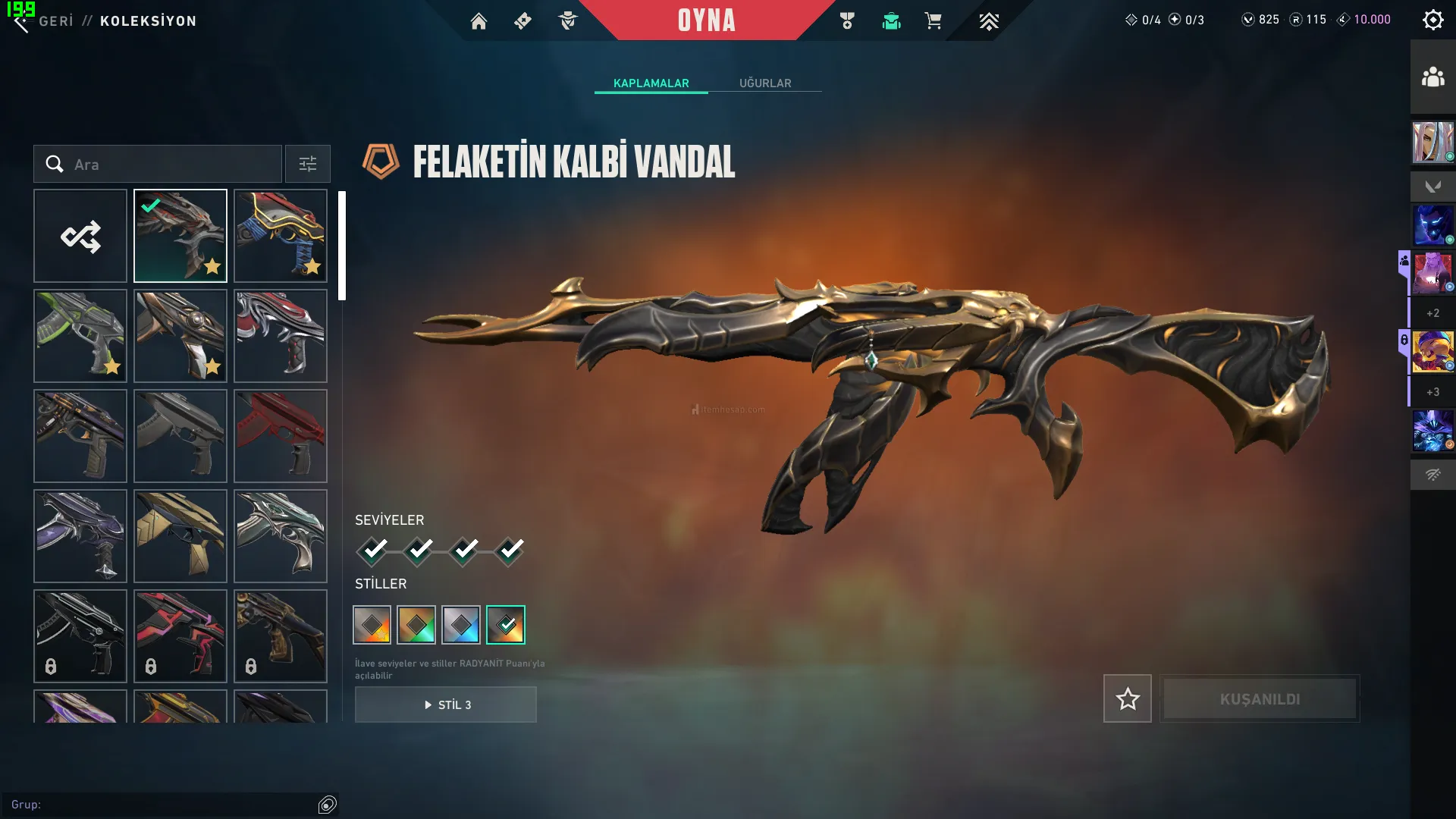Viewport: 1456px width, 819px height.
Task: Click the Kuşanıldı equipped button
Action: [x=1260, y=698]
